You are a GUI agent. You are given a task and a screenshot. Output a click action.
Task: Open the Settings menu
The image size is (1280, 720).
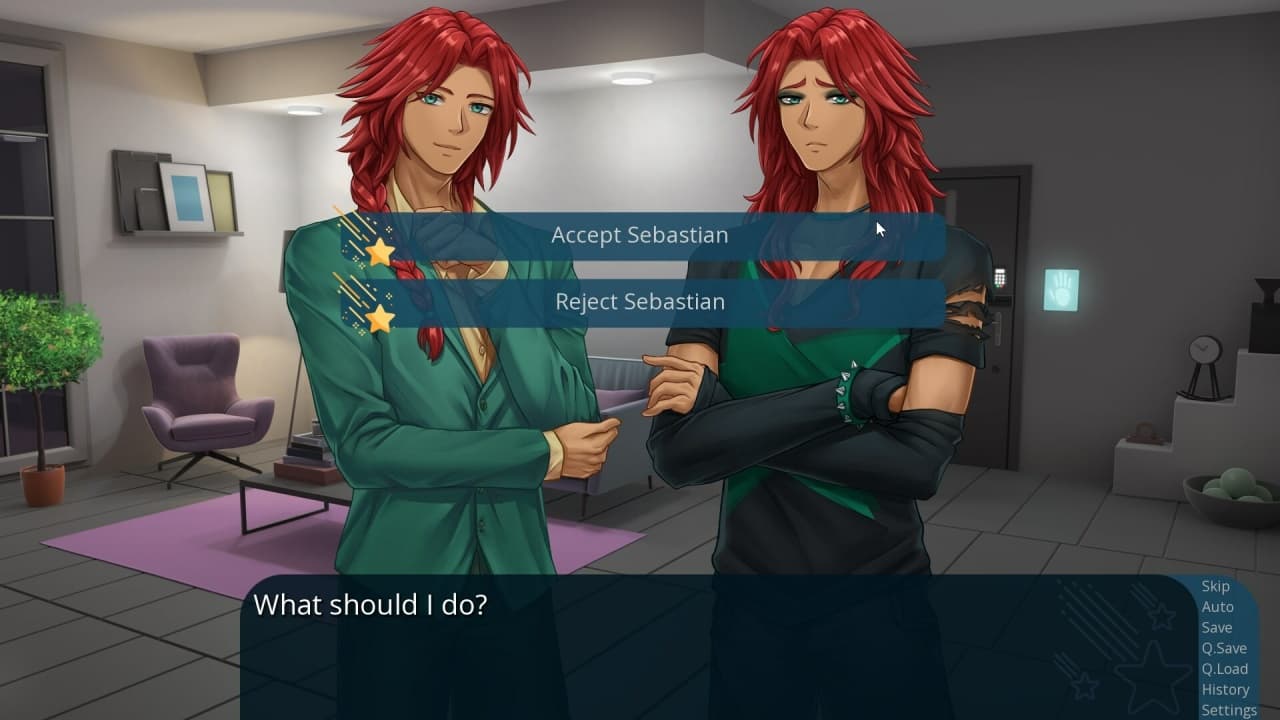click(x=1229, y=710)
